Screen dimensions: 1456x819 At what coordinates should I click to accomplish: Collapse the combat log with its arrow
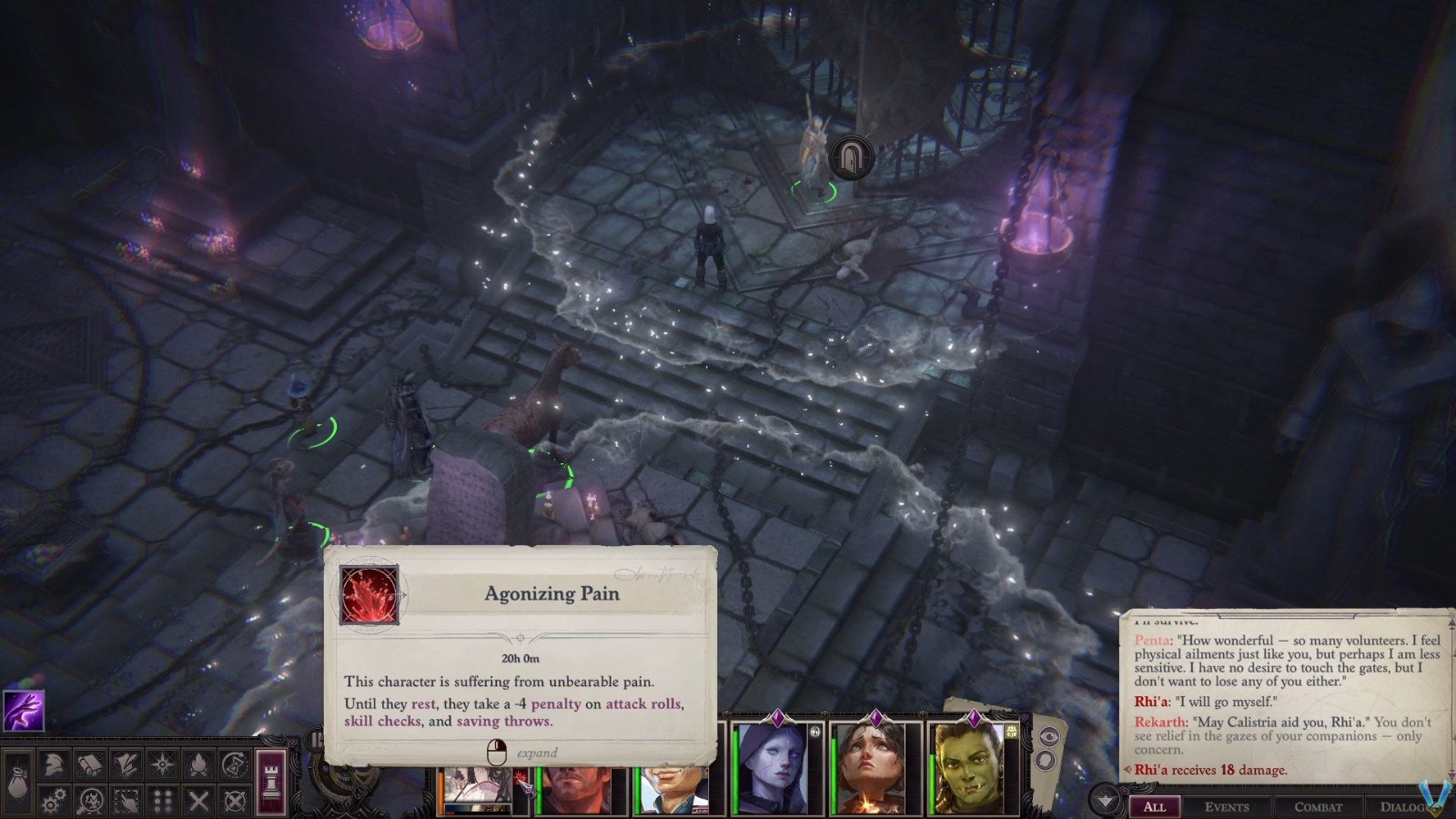pyautogui.click(x=1104, y=799)
